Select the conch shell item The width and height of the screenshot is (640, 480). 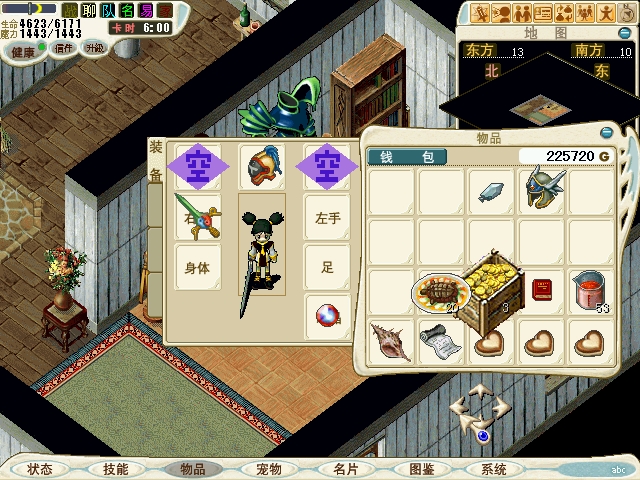(x=389, y=341)
